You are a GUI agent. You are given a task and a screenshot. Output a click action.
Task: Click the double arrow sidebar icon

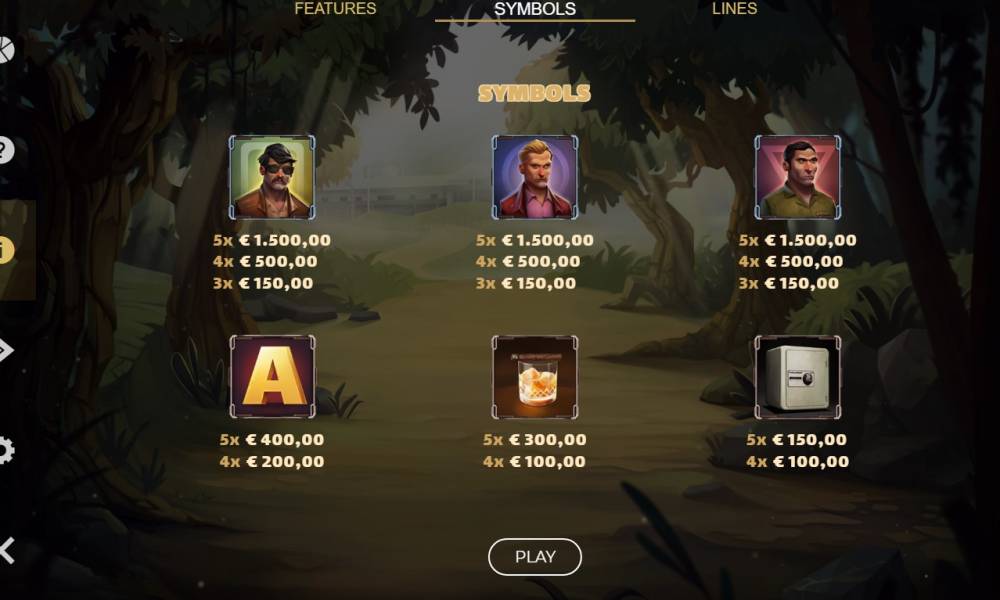click(x=6, y=350)
